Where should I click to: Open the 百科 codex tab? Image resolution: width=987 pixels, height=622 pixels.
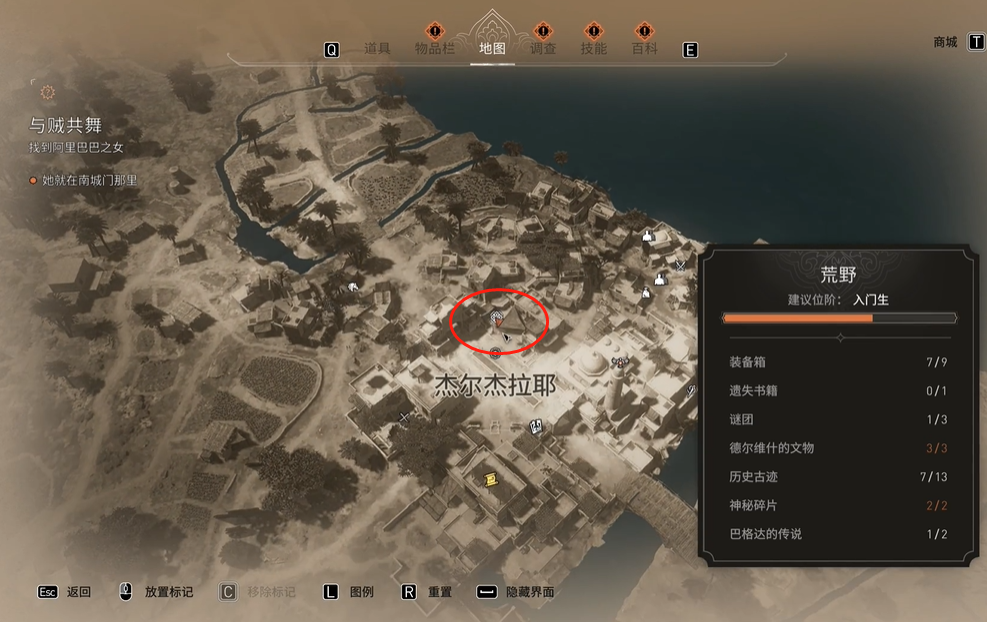[645, 49]
